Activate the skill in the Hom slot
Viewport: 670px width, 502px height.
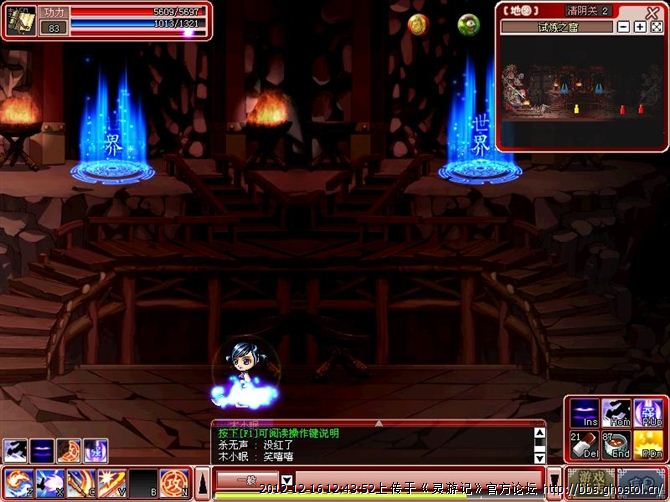pos(615,411)
